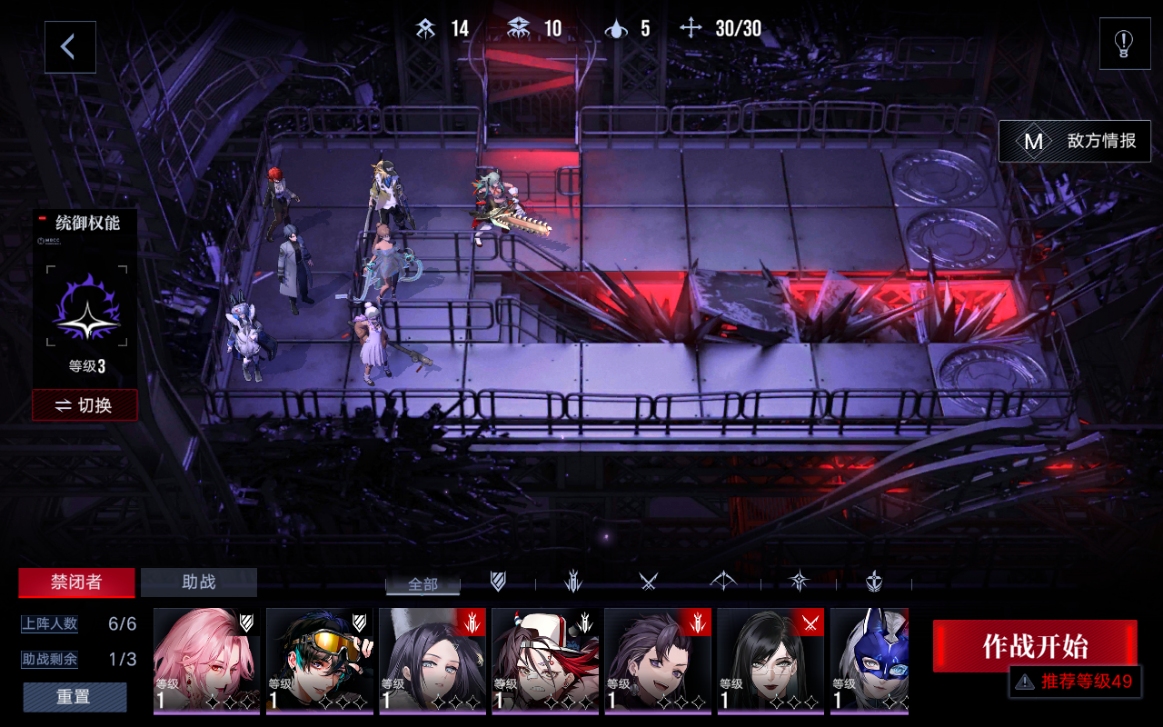Filter roster by the bow class icon
Screen dimensions: 1163x727
coord(723,581)
